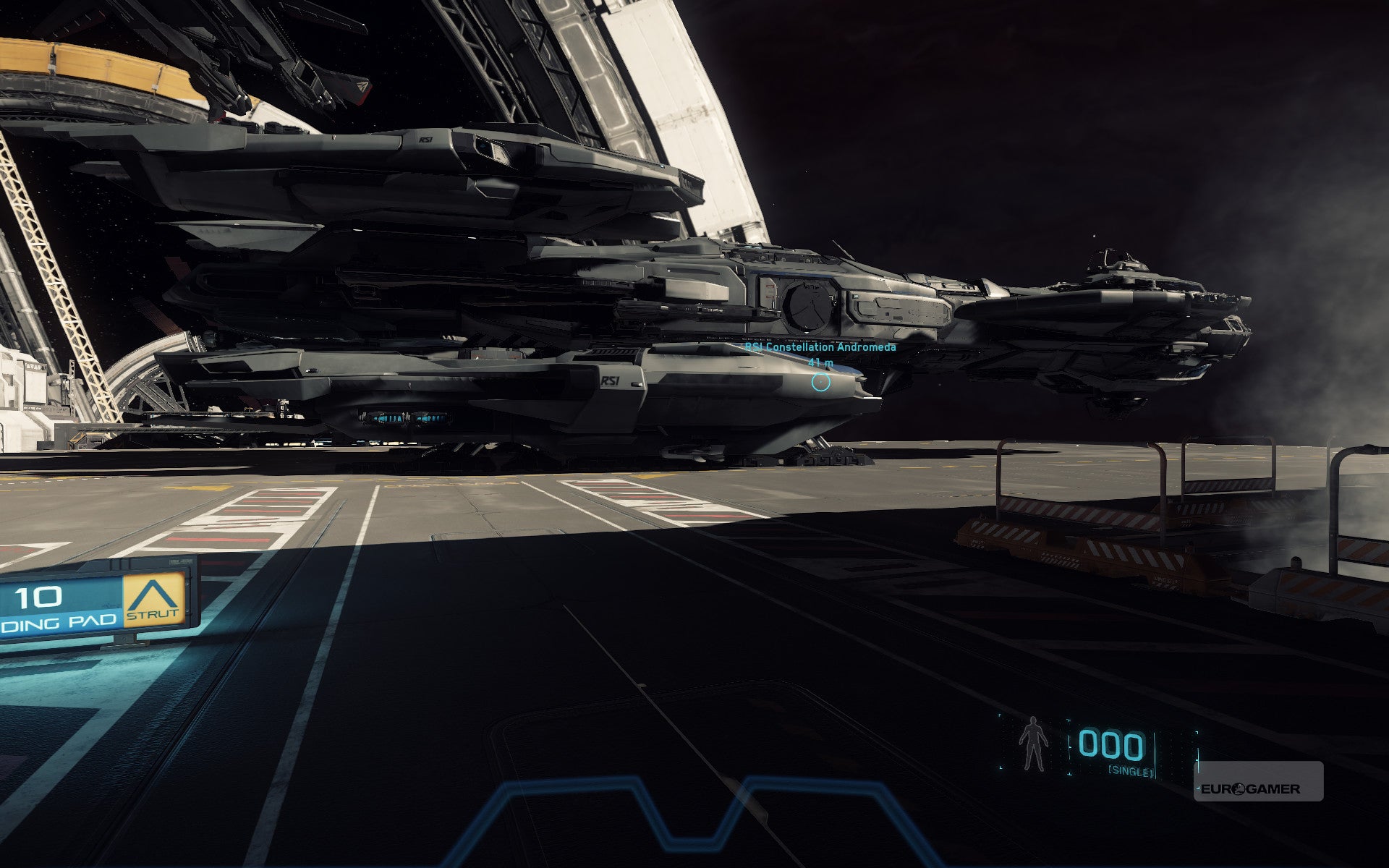
Task: Click the RSI logo on the lower ship section
Action: click(x=611, y=379)
